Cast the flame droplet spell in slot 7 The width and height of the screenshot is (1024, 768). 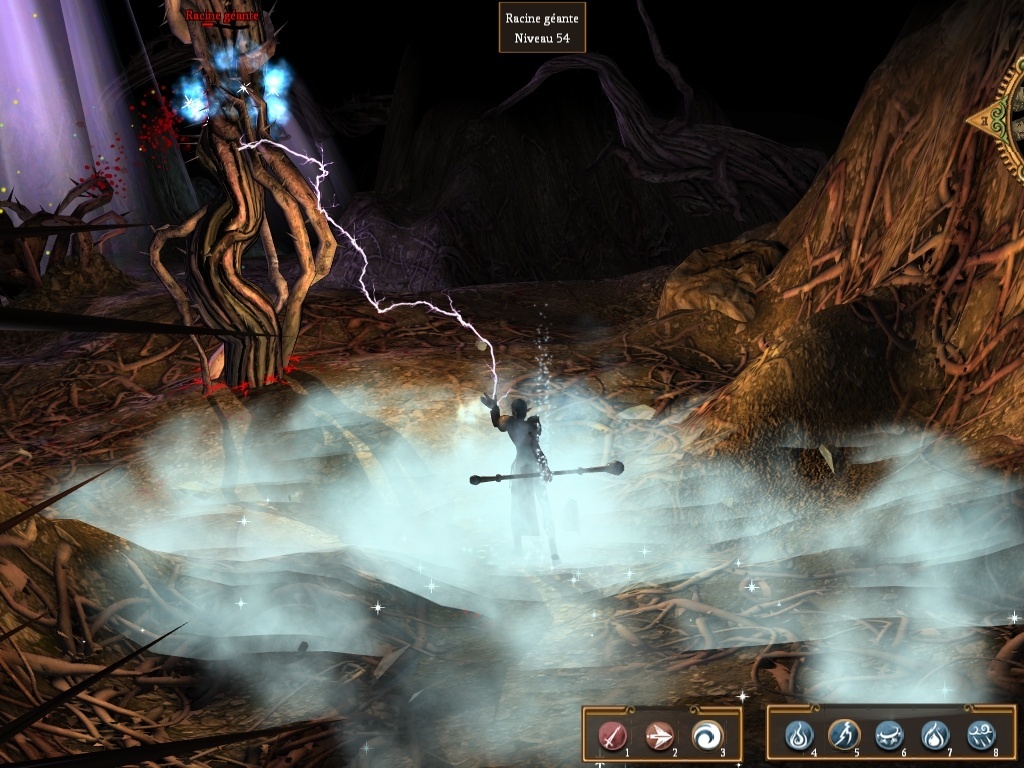point(935,736)
